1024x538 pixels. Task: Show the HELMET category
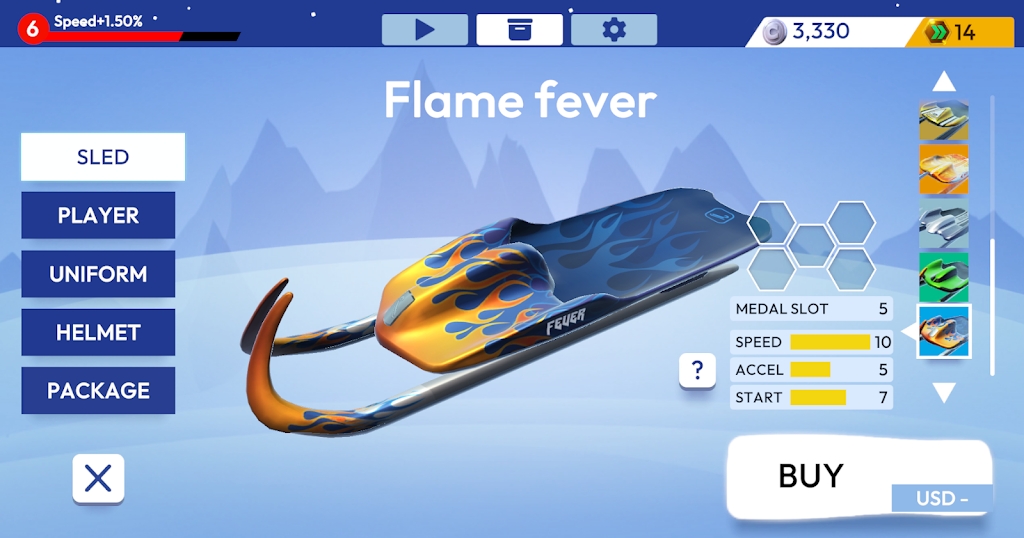click(x=98, y=332)
